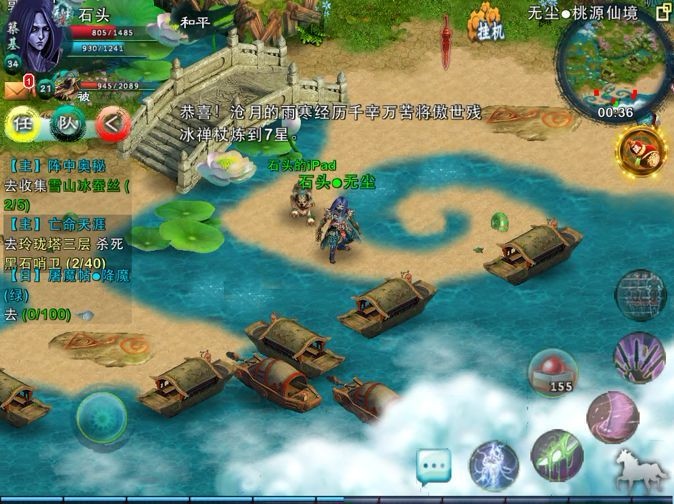
Task: Click the overlapping squares icon beside minimap
Action: [x=662, y=13]
